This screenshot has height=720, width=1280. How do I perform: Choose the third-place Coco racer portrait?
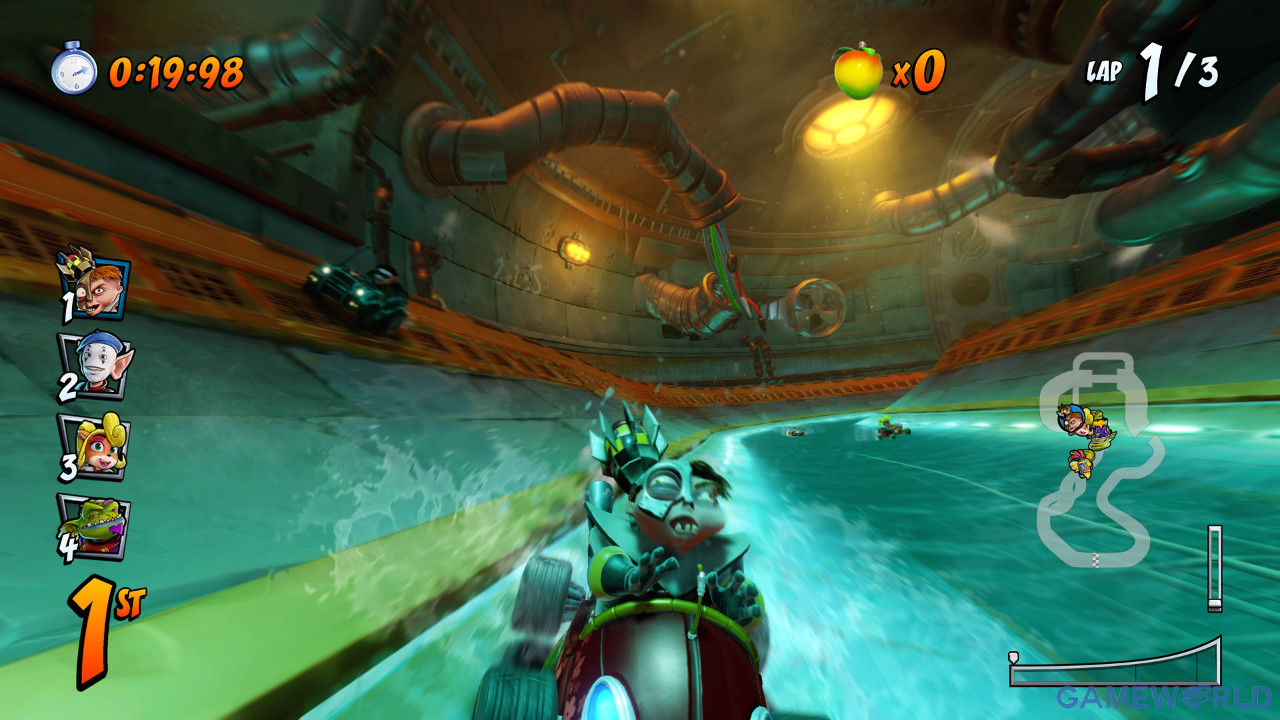click(x=95, y=445)
